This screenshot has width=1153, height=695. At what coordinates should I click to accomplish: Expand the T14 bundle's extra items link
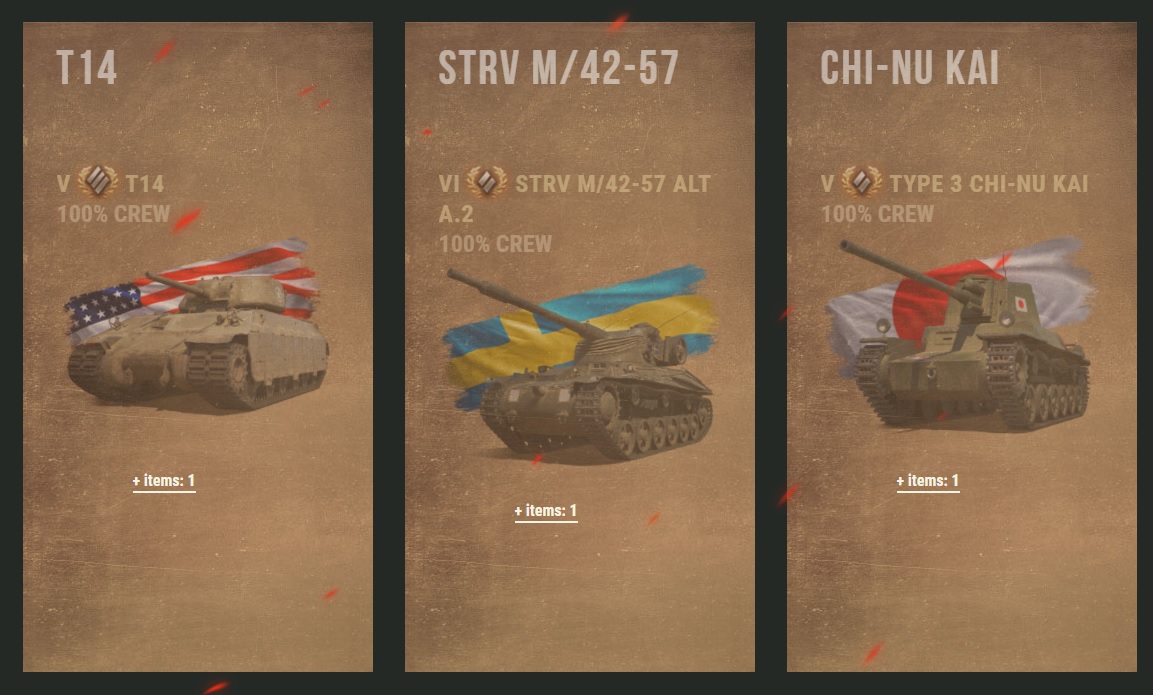[x=164, y=481]
